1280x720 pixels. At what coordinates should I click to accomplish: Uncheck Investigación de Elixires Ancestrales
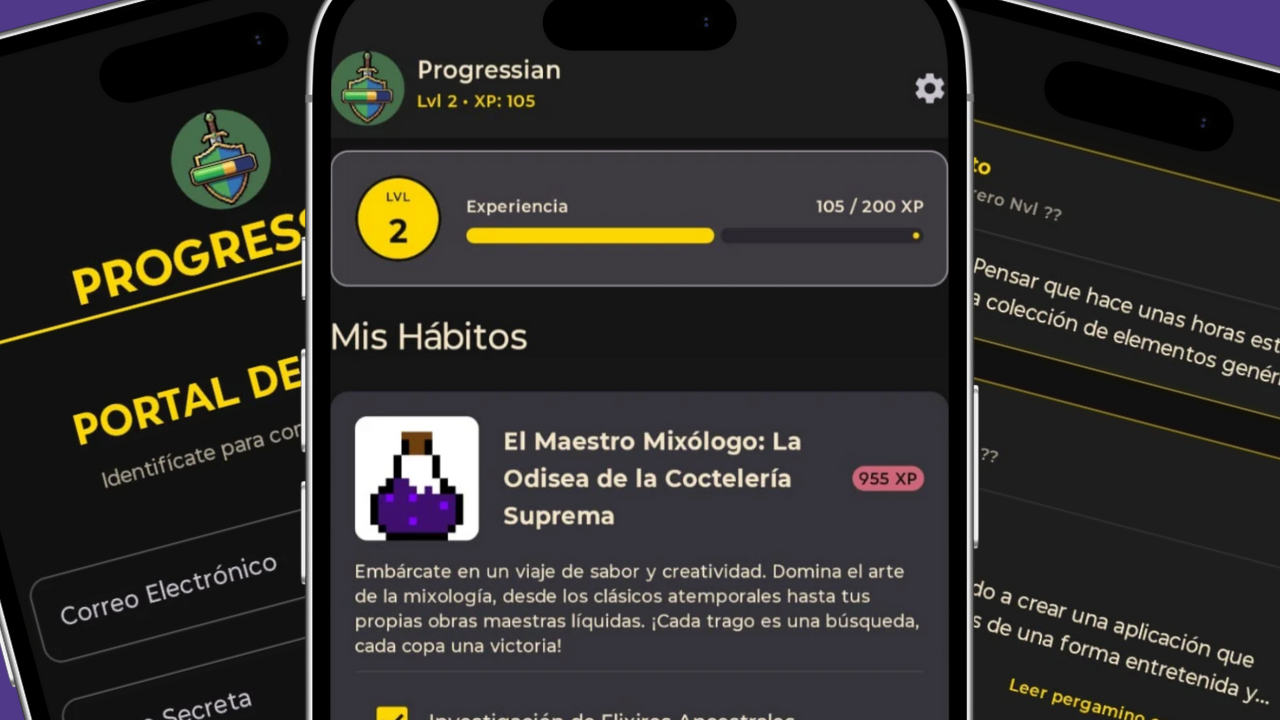393,714
